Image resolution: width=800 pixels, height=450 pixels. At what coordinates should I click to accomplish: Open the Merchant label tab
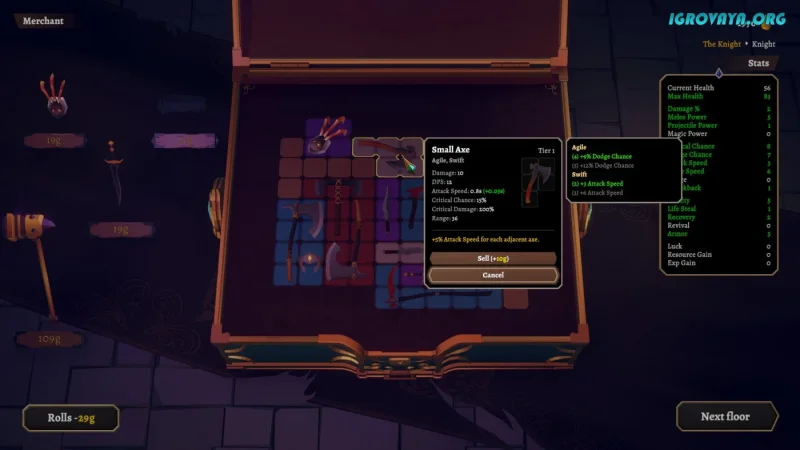coord(42,21)
